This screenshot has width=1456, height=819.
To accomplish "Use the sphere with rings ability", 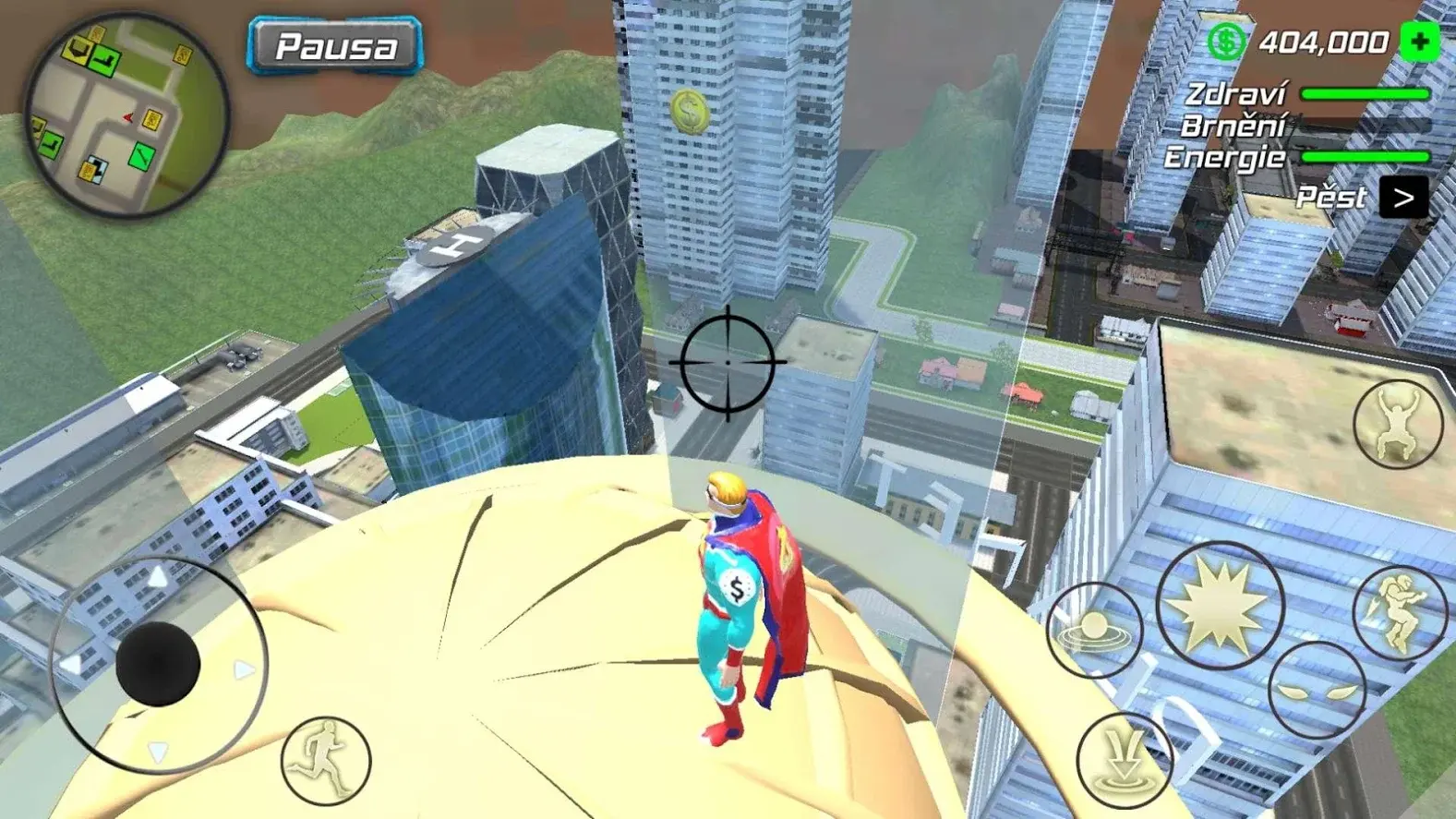I will (1094, 631).
